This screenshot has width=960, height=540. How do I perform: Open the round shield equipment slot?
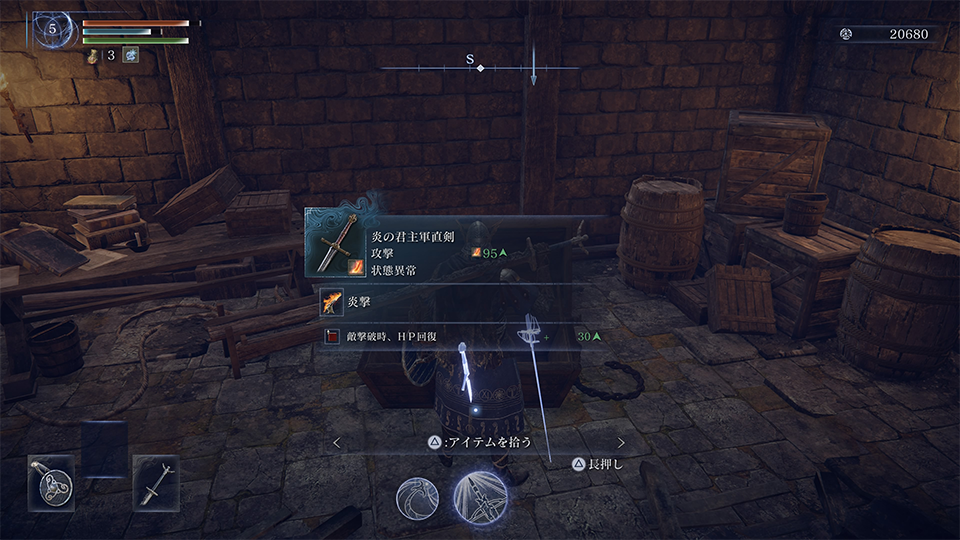coord(50,484)
